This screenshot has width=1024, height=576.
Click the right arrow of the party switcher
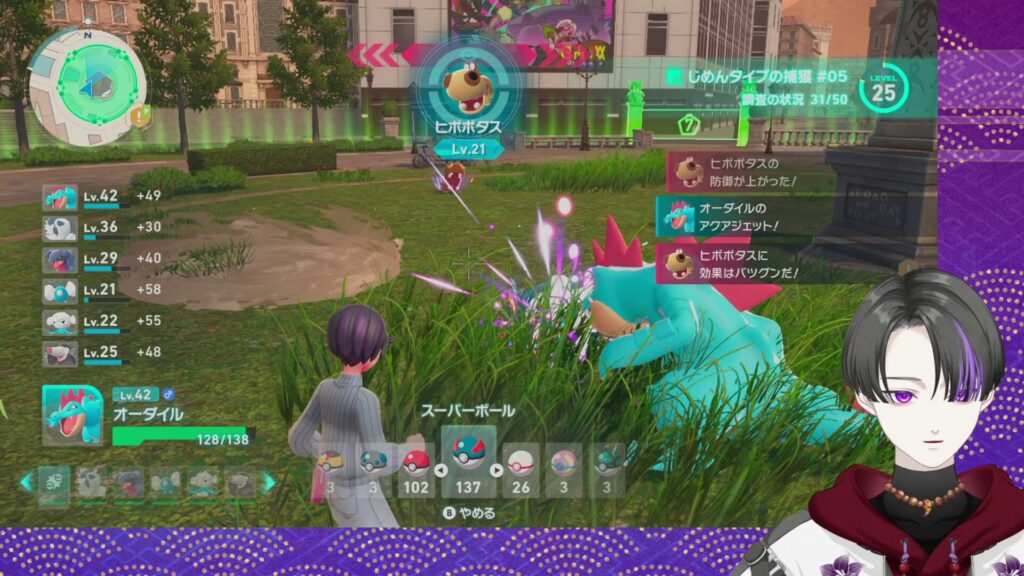click(269, 482)
